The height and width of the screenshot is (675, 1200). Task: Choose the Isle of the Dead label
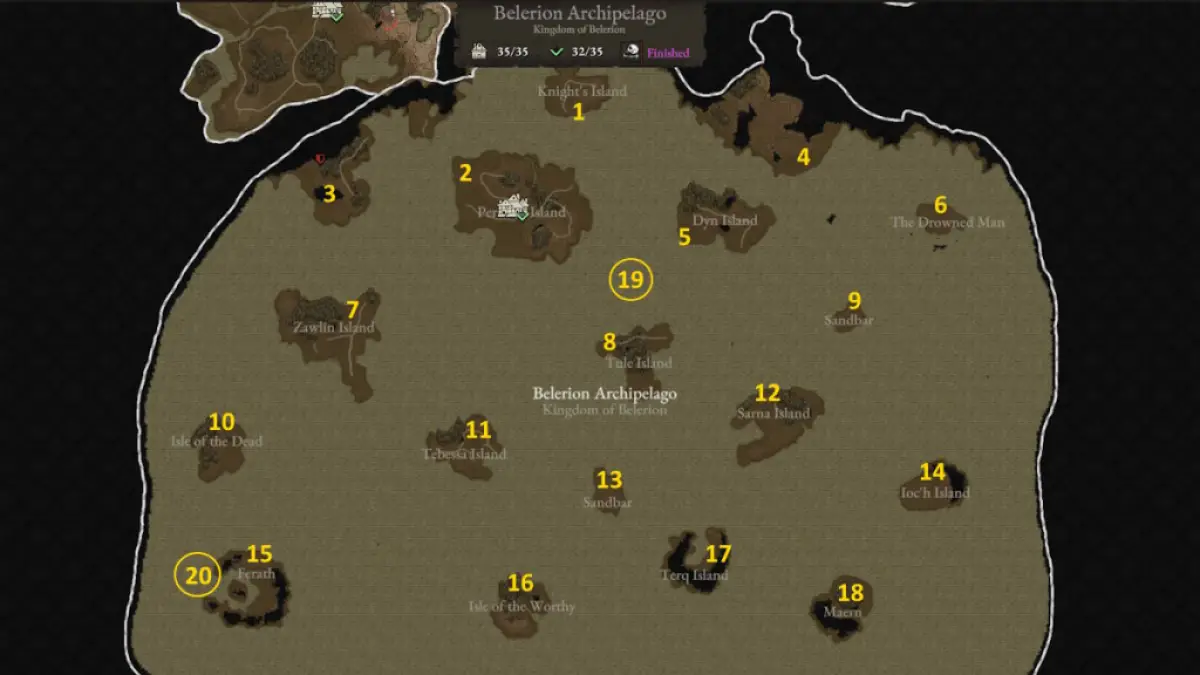coord(217,441)
